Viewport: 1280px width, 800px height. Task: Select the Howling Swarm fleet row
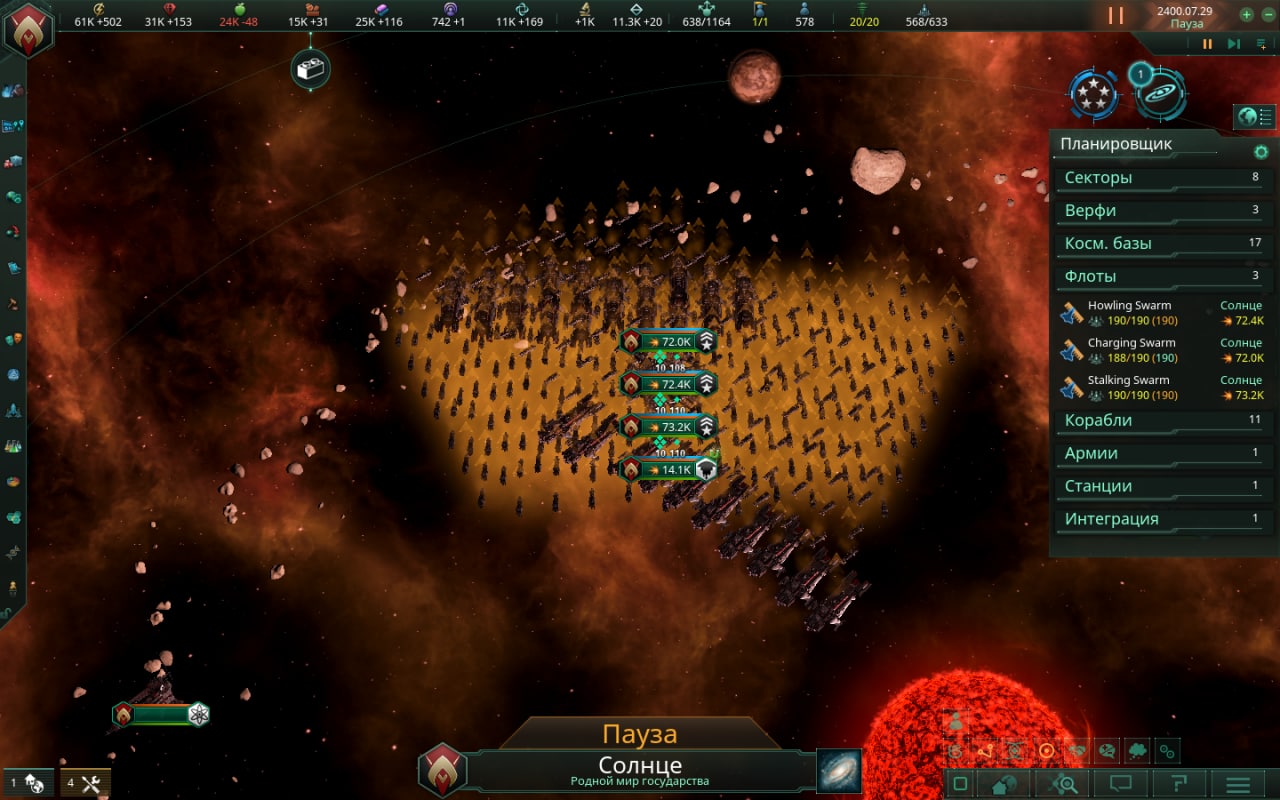(x=1162, y=313)
